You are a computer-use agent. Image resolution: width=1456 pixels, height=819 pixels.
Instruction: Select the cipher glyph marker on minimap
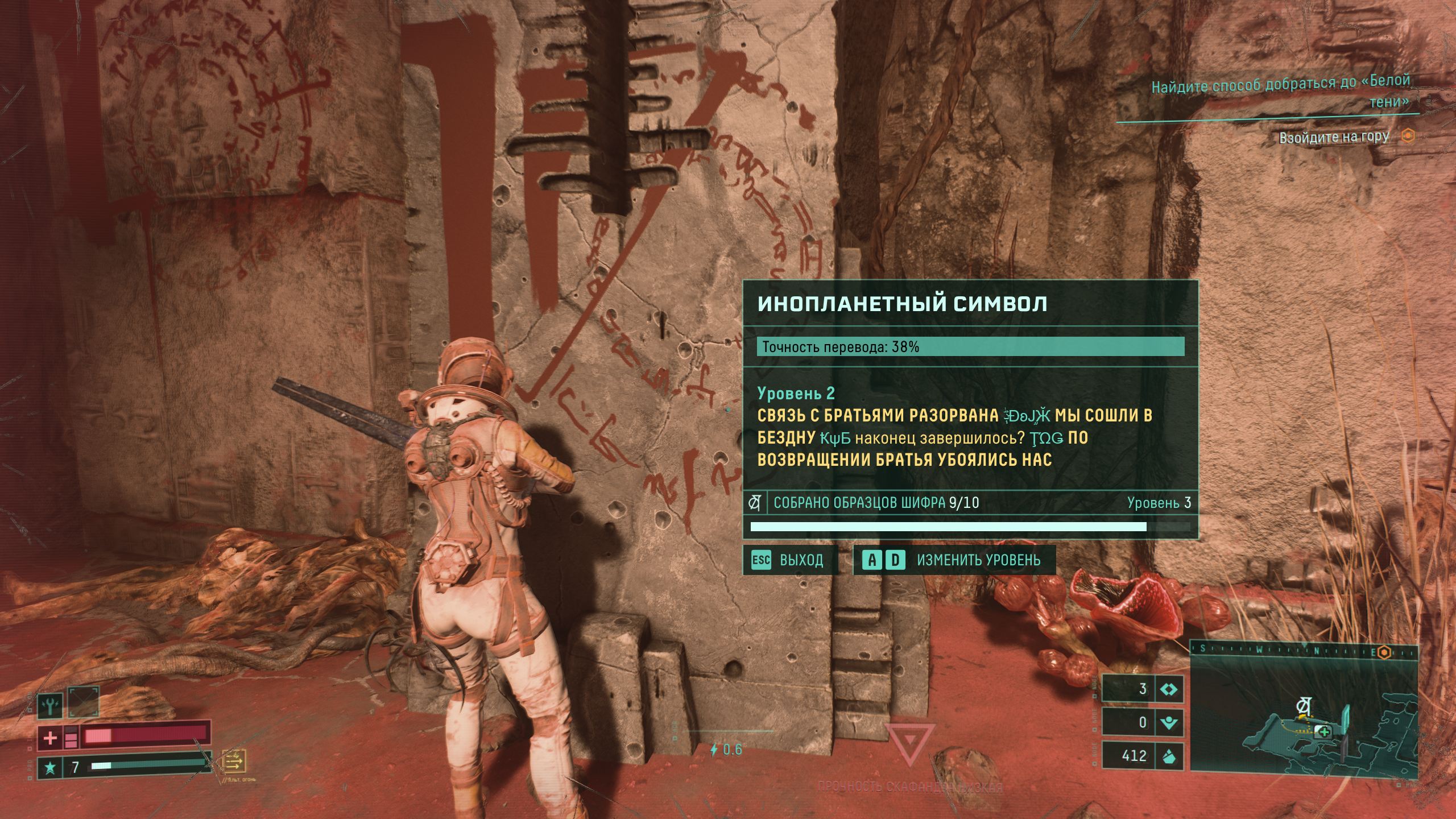tap(1303, 707)
